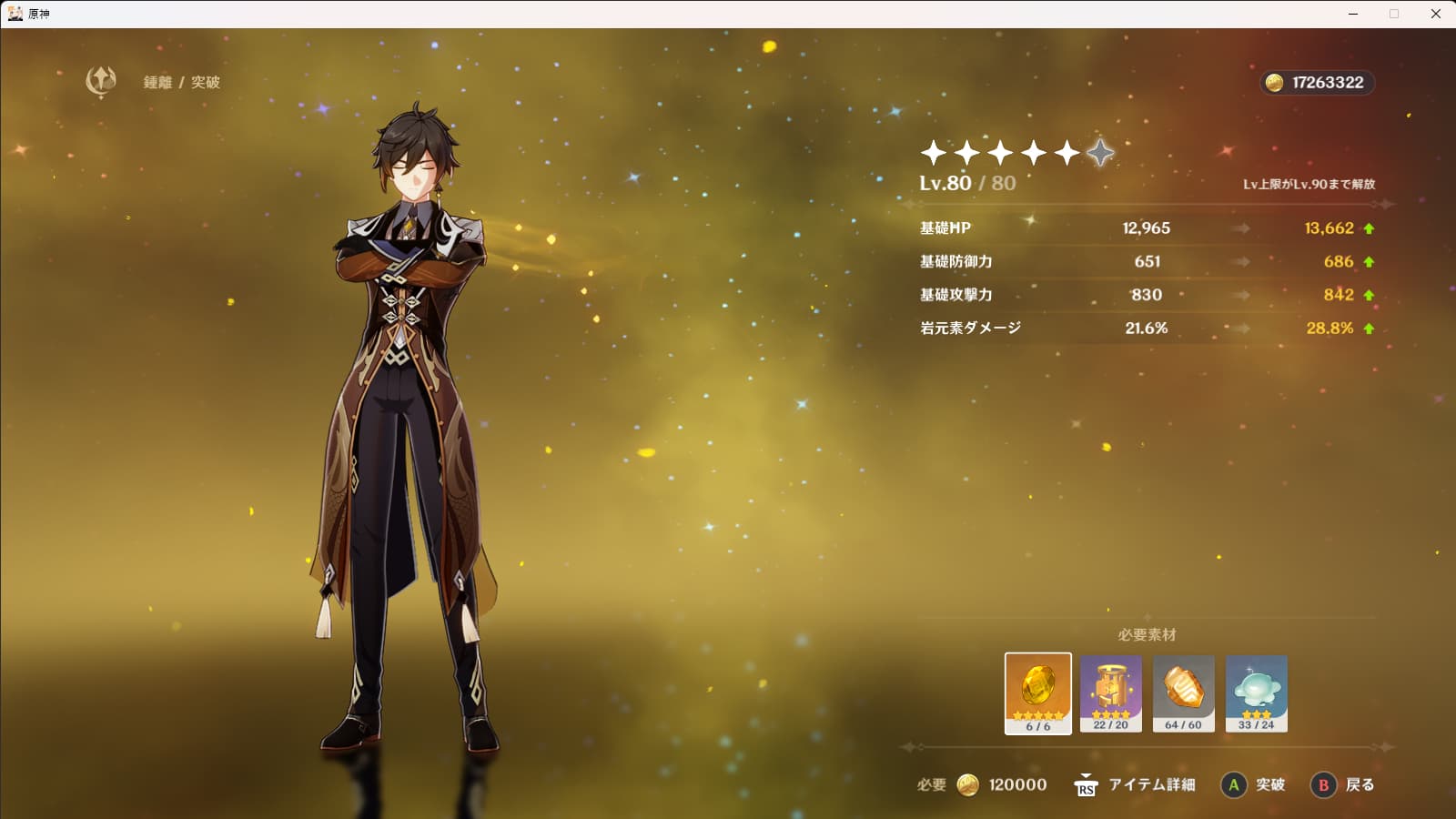Click the ascension emblem icon beside 鍾離

coord(101,81)
